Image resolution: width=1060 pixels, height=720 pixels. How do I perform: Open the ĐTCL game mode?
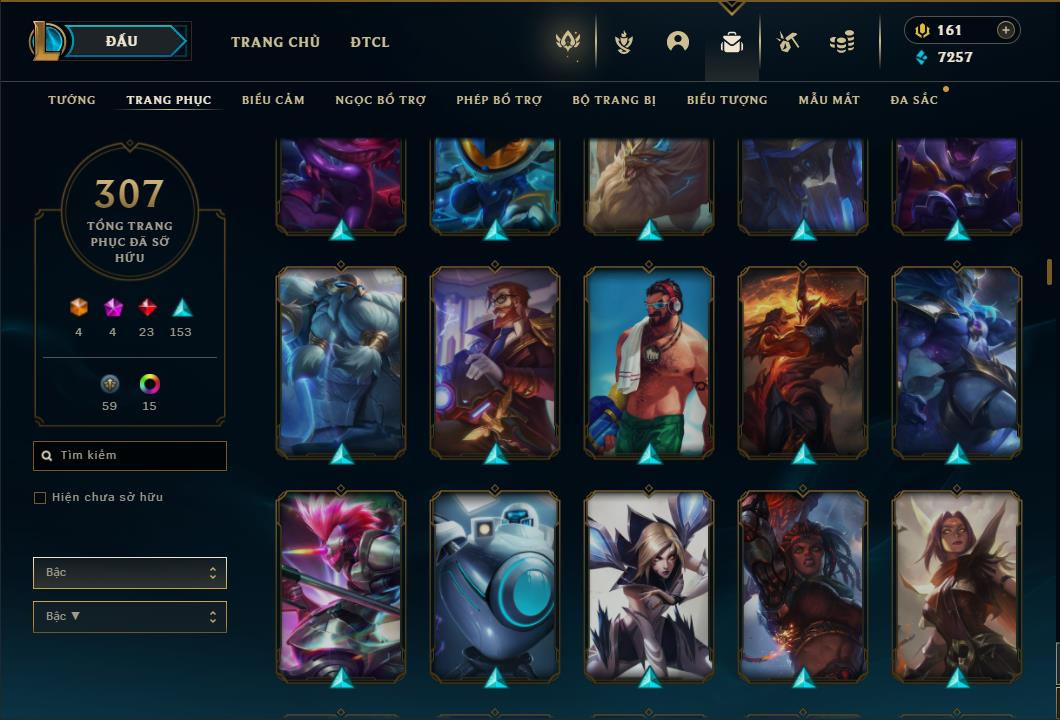(x=370, y=42)
